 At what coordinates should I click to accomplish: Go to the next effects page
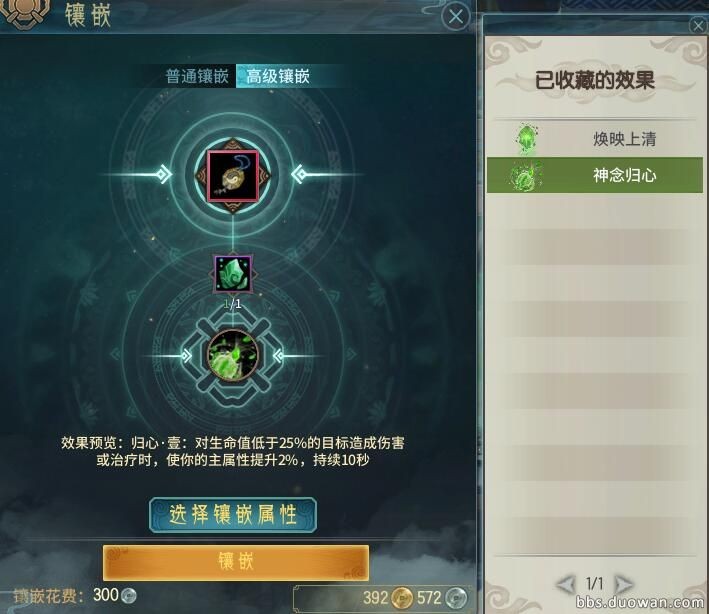(624, 583)
